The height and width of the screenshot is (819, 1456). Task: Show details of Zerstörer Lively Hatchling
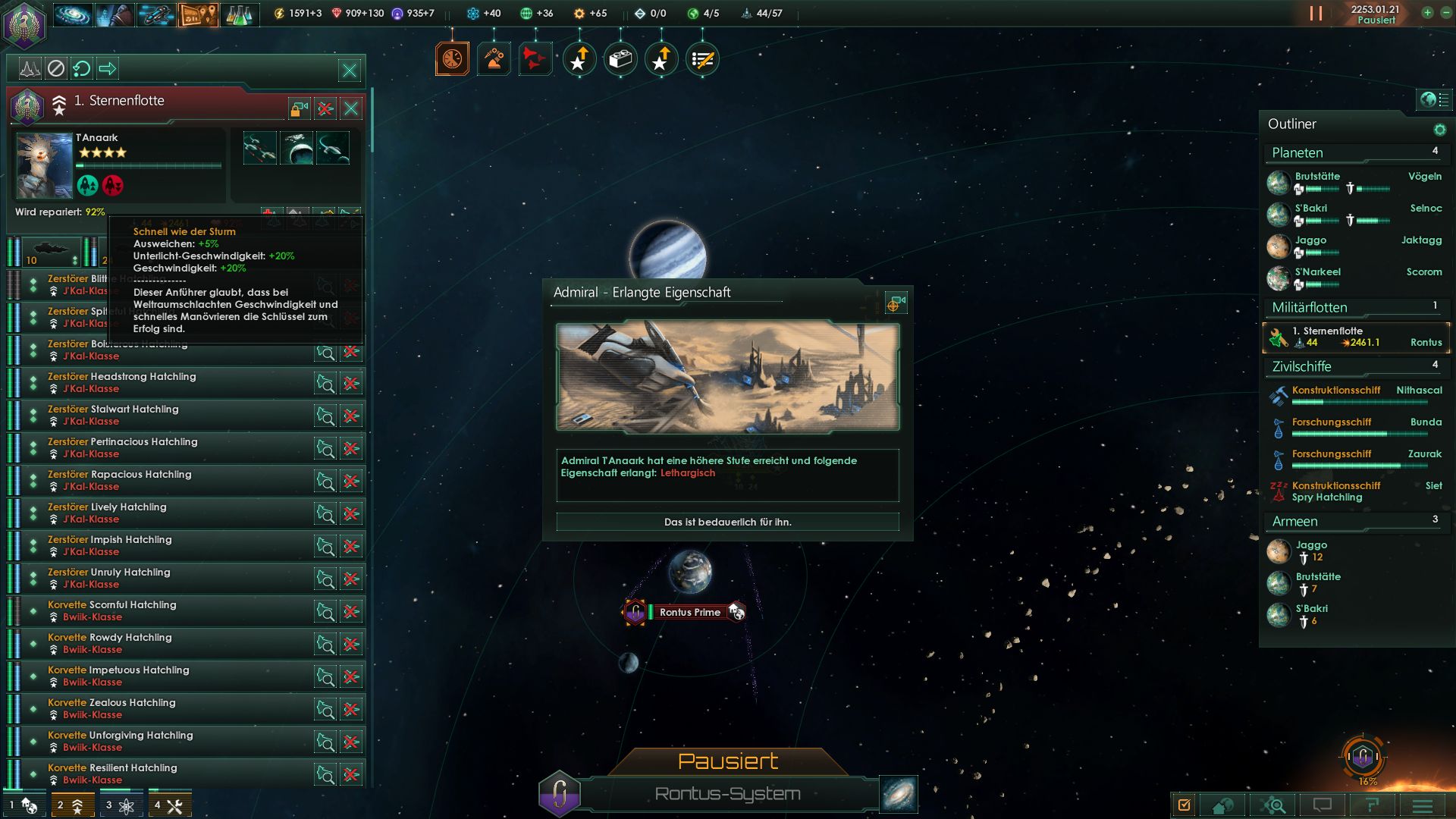point(325,513)
